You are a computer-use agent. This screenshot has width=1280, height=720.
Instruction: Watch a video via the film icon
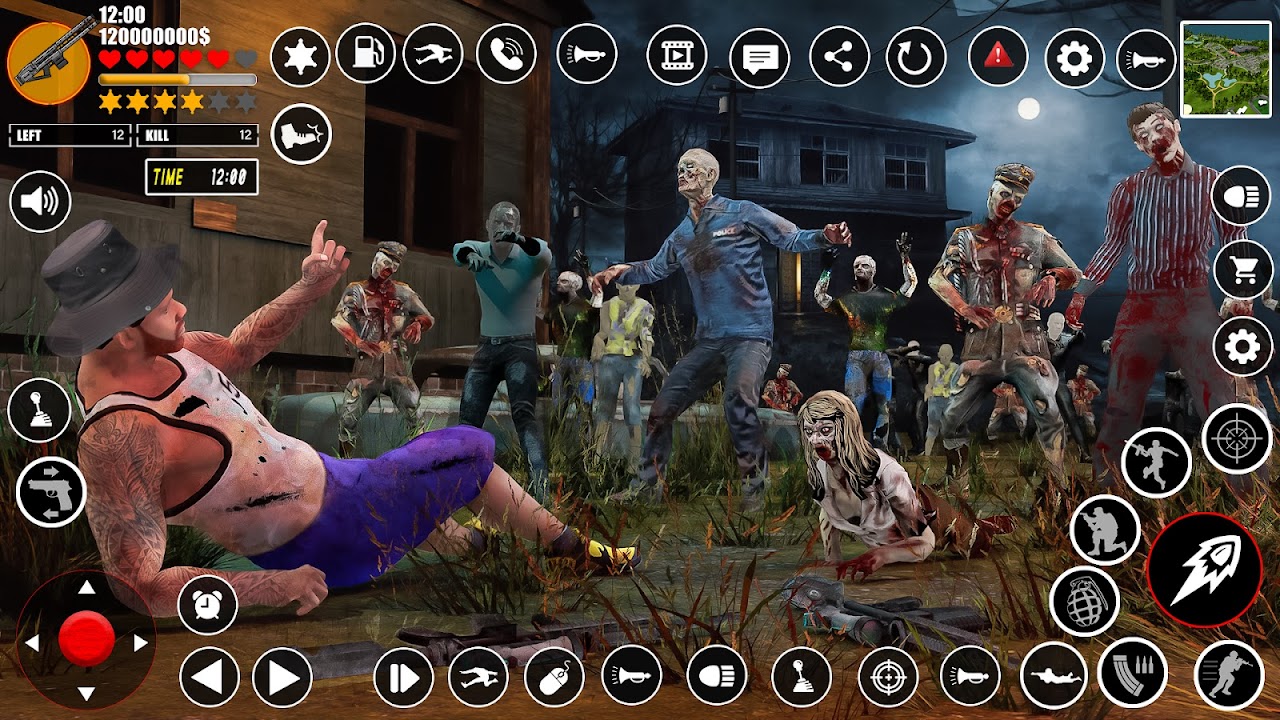[x=677, y=54]
